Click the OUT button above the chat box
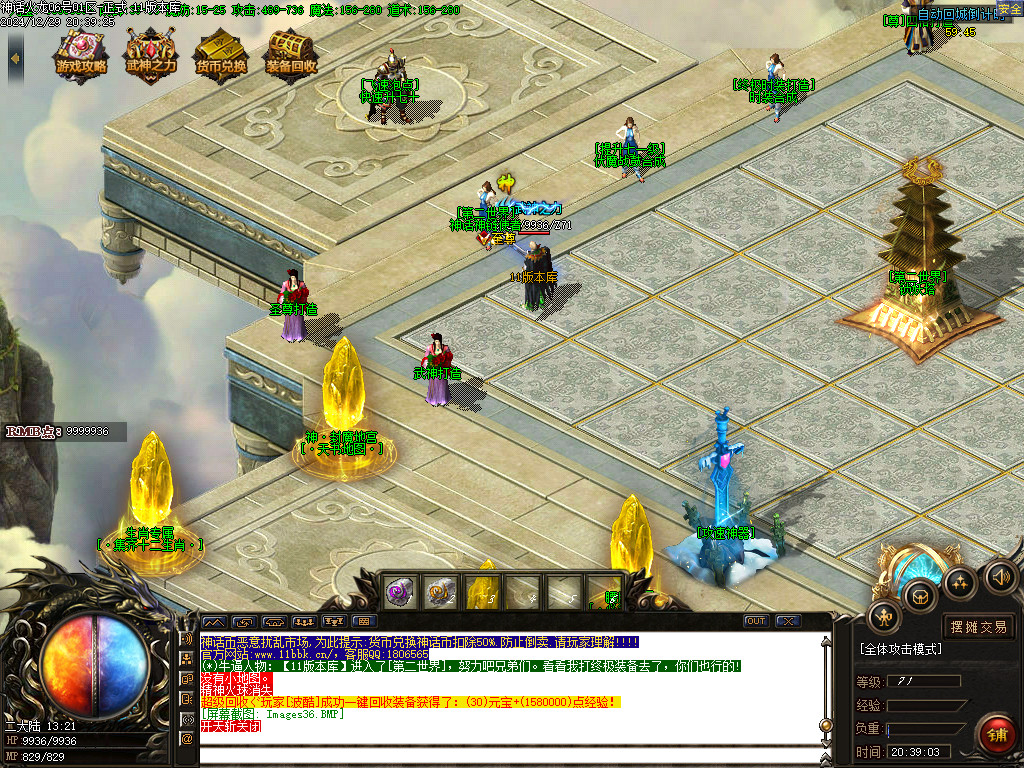Screen dimensions: 1024x768 [x=756, y=621]
